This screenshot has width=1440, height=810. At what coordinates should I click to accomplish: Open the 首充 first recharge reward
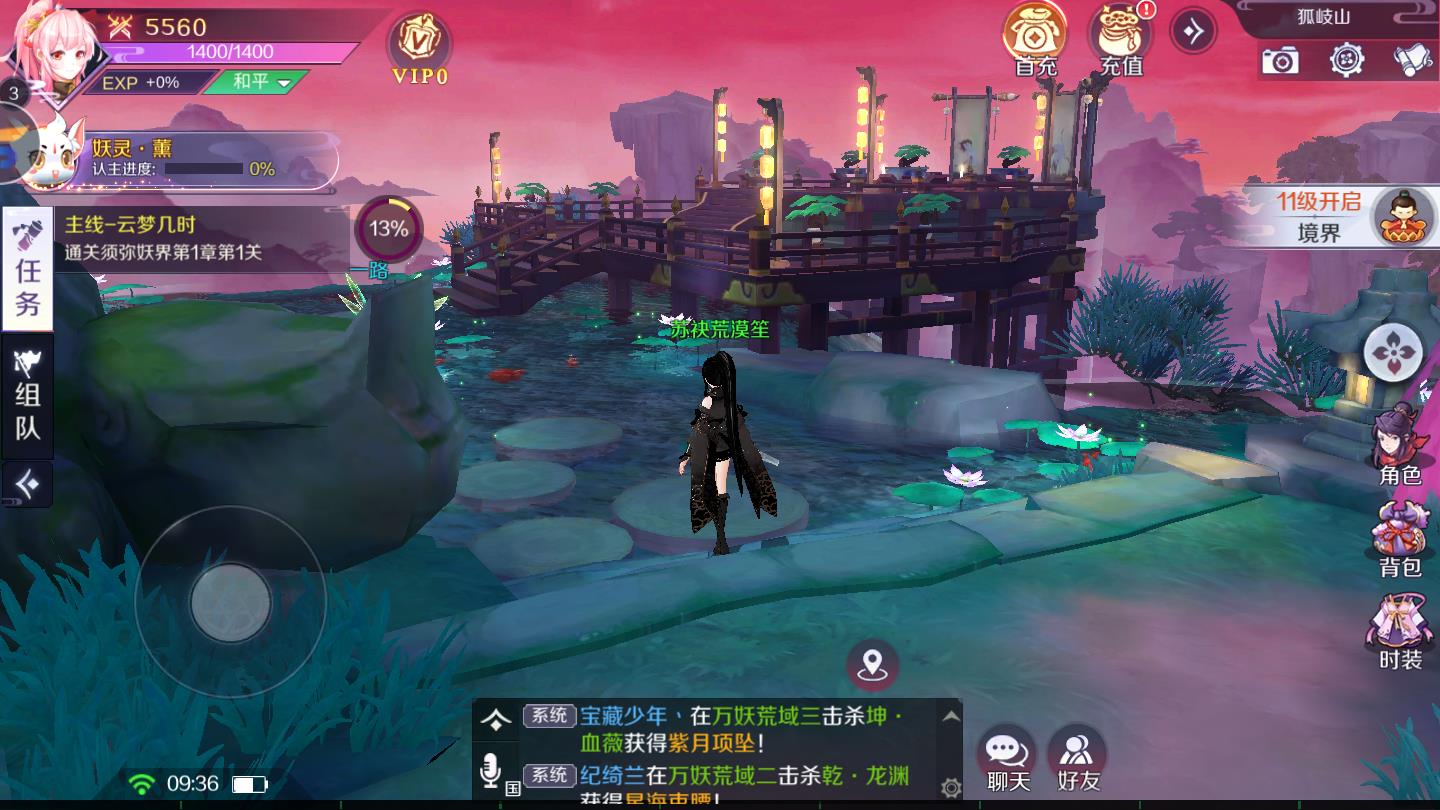pyautogui.click(x=1035, y=40)
